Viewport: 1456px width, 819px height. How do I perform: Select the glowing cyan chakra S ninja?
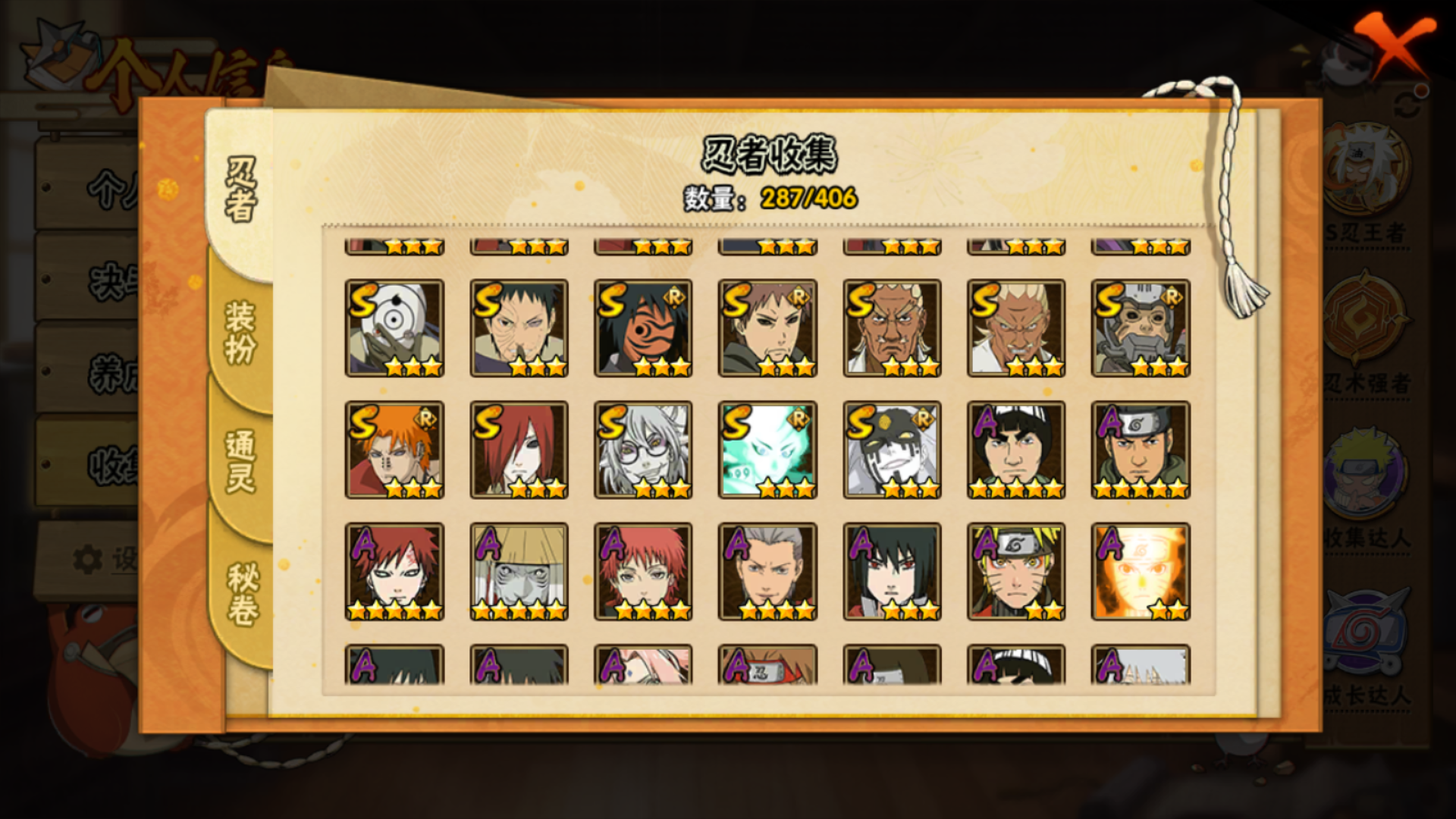[767, 450]
